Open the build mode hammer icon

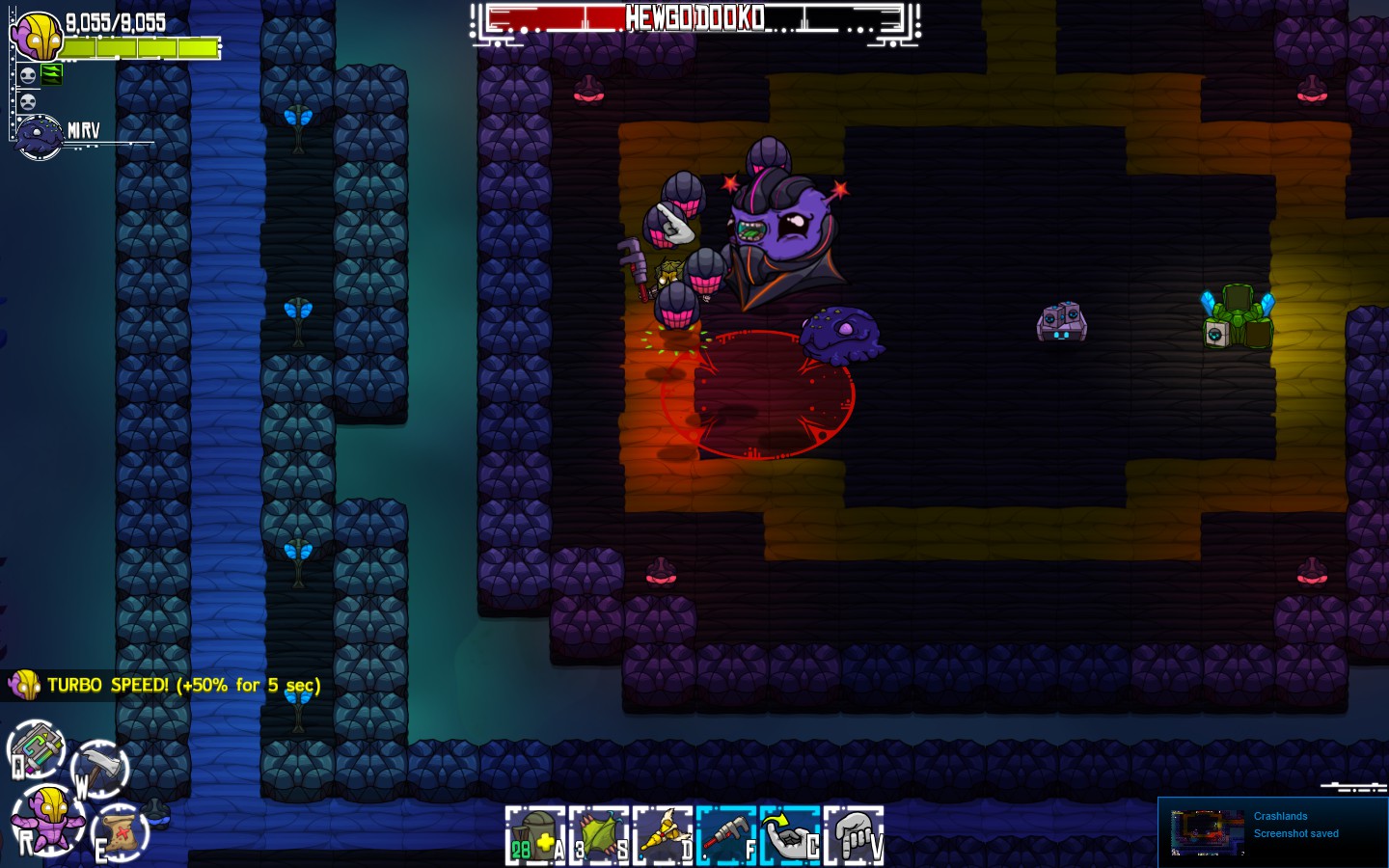[99, 767]
